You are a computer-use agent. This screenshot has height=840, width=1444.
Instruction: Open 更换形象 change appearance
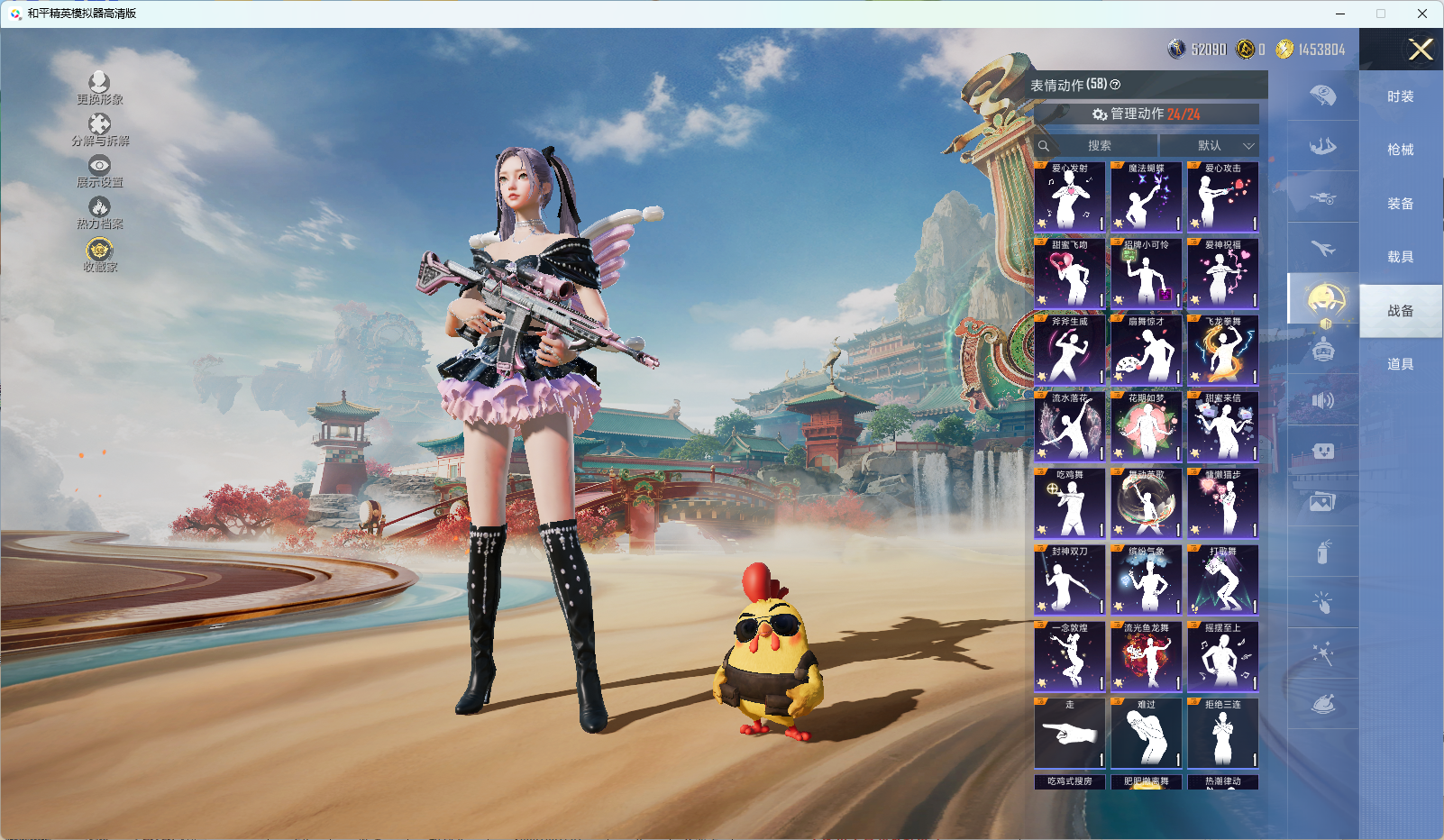[99, 88]
